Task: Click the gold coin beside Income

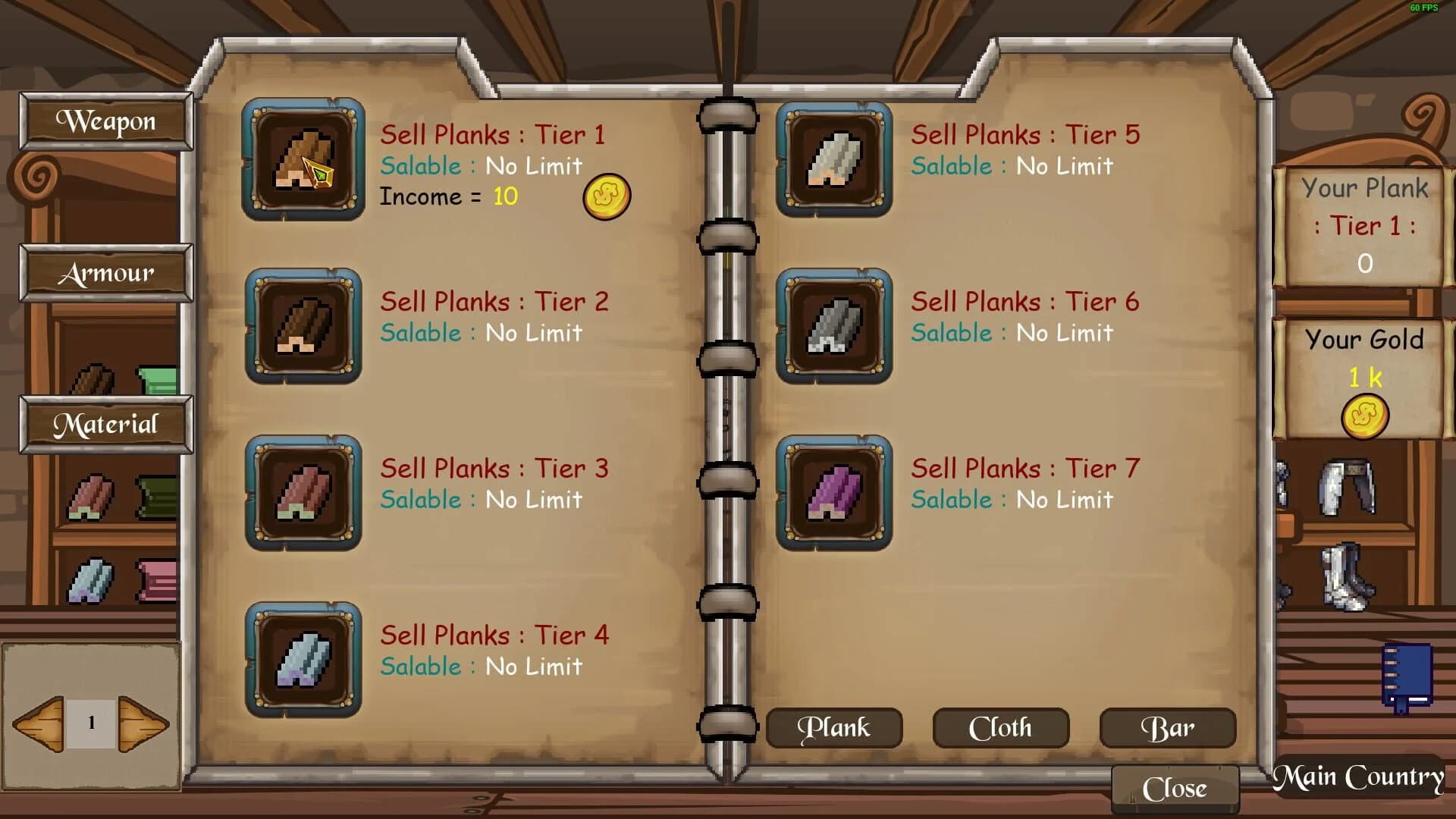Action: [x=604, y=196]
